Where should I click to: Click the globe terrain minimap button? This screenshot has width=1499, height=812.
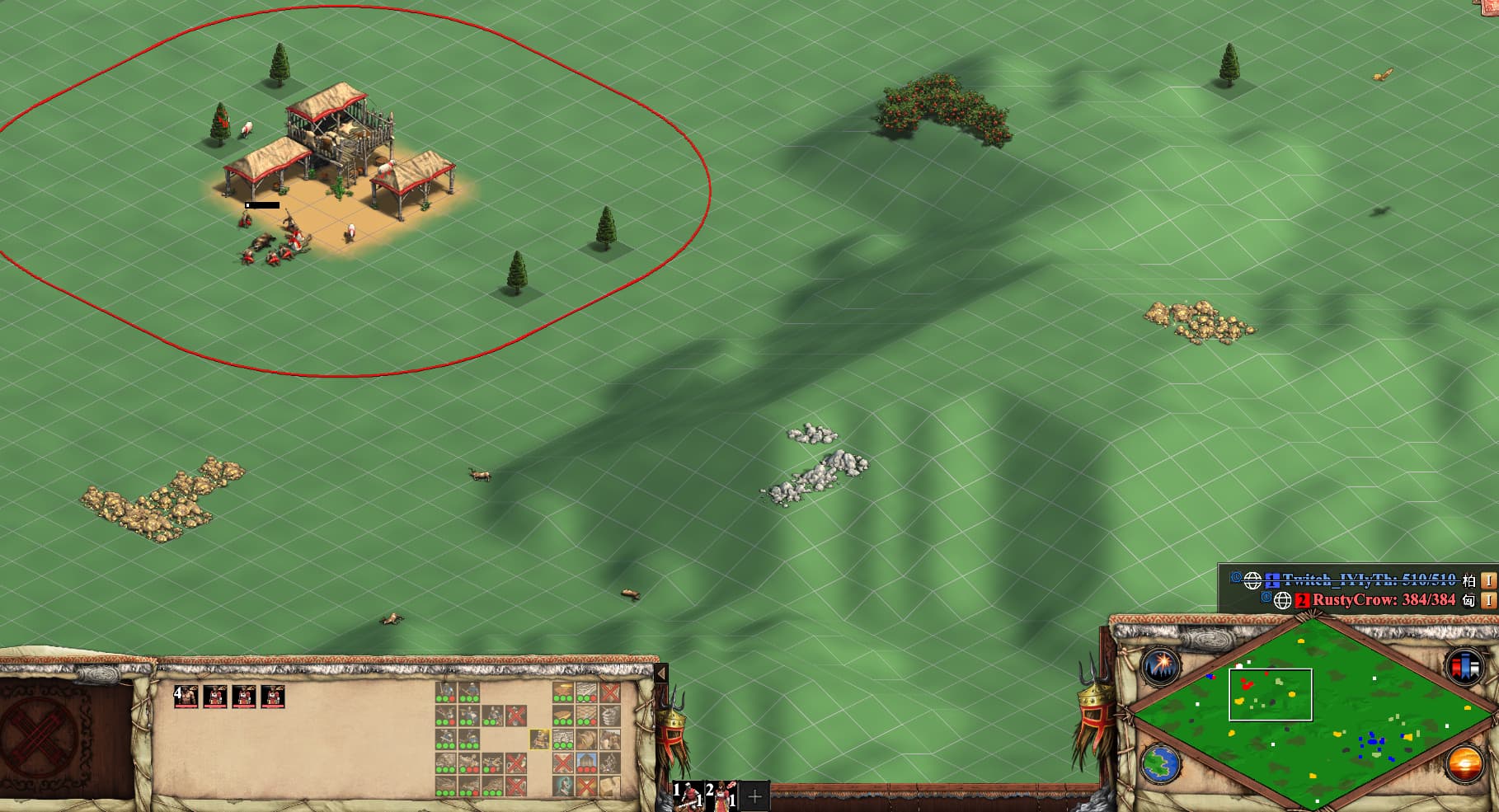(1160, 763)
